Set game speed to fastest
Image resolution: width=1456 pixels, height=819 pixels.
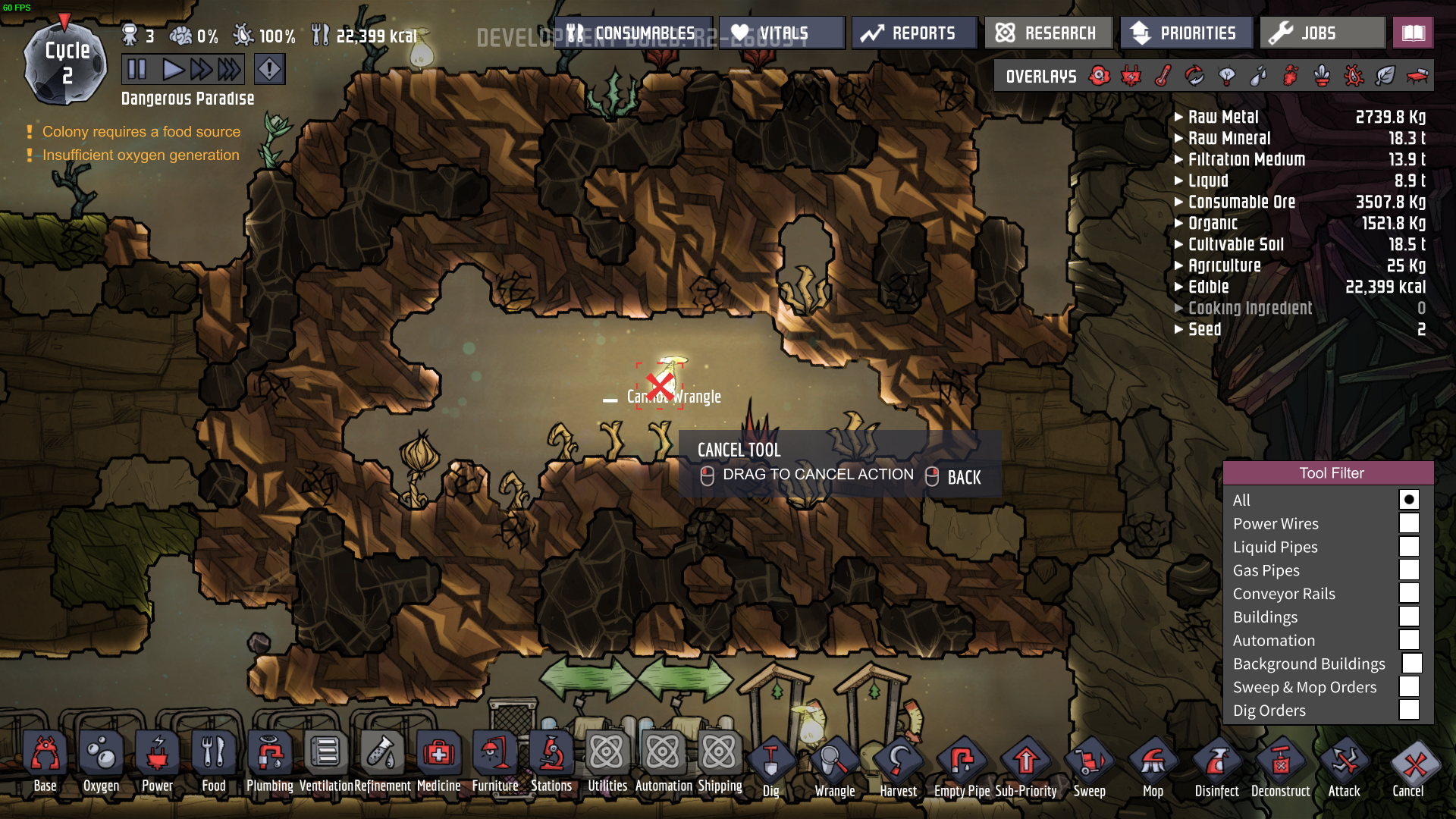(x=229, y=70)
